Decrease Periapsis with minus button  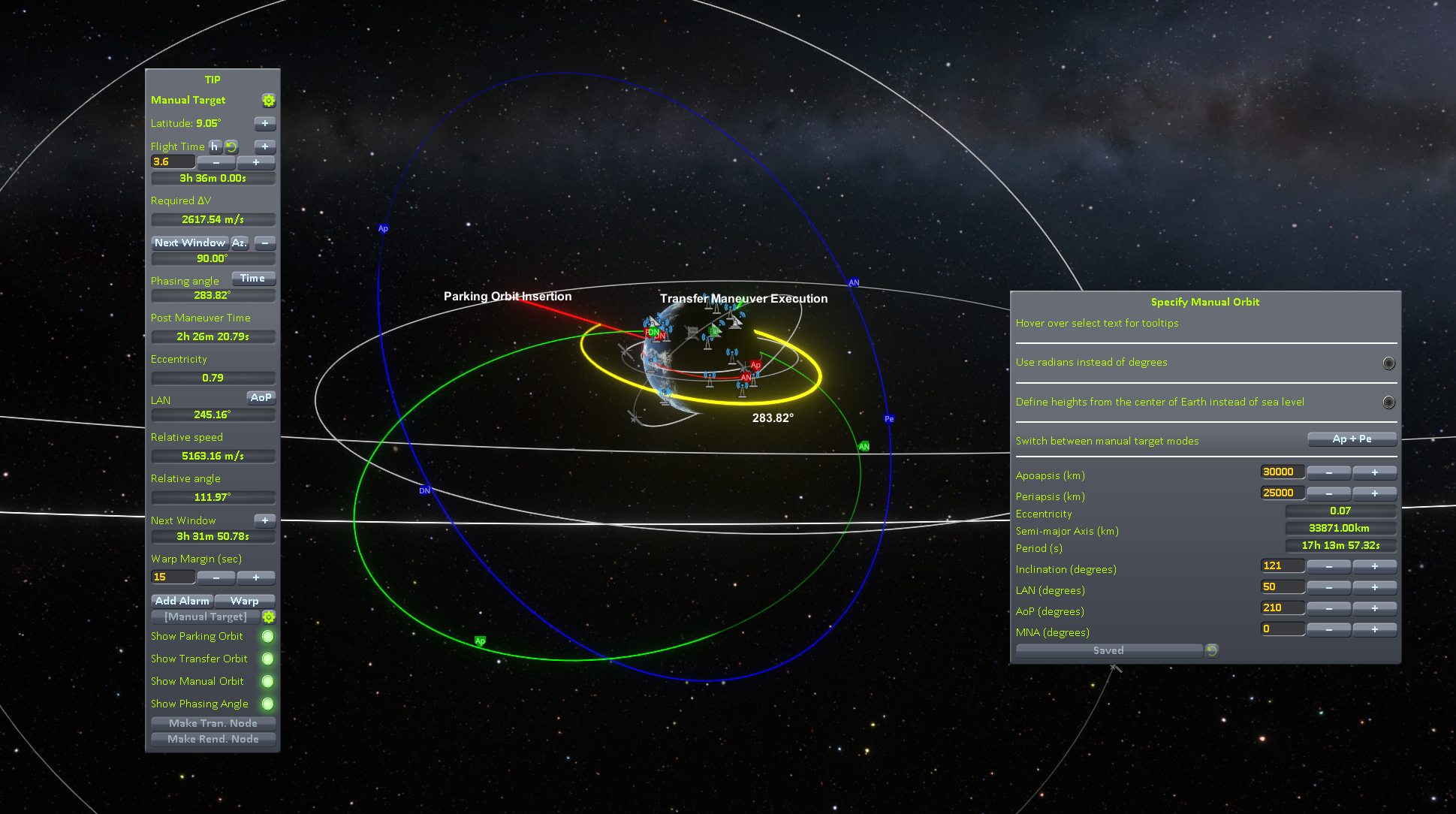(1328, 493)
